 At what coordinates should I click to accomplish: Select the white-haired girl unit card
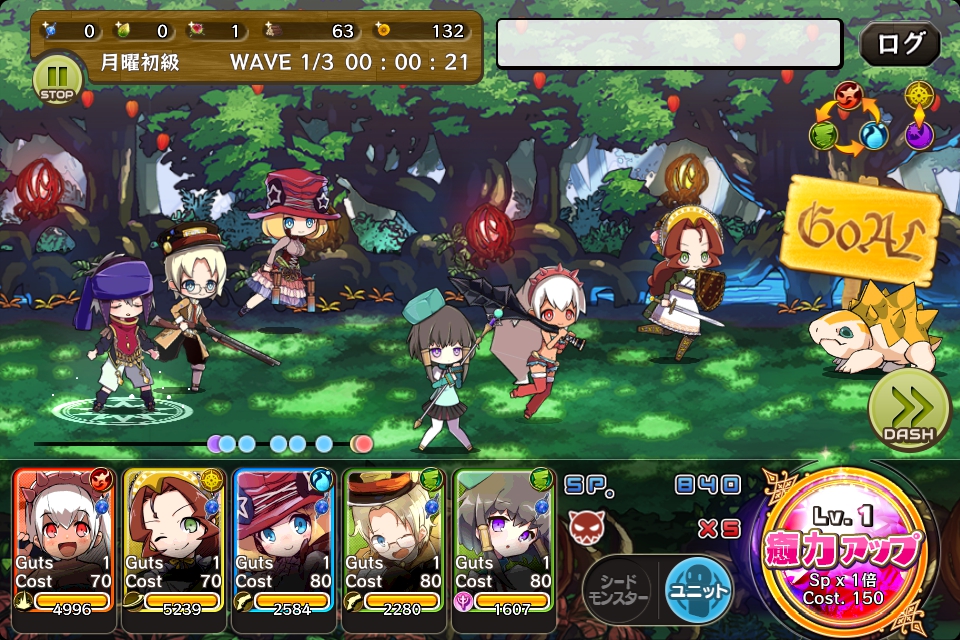[65, 540]
